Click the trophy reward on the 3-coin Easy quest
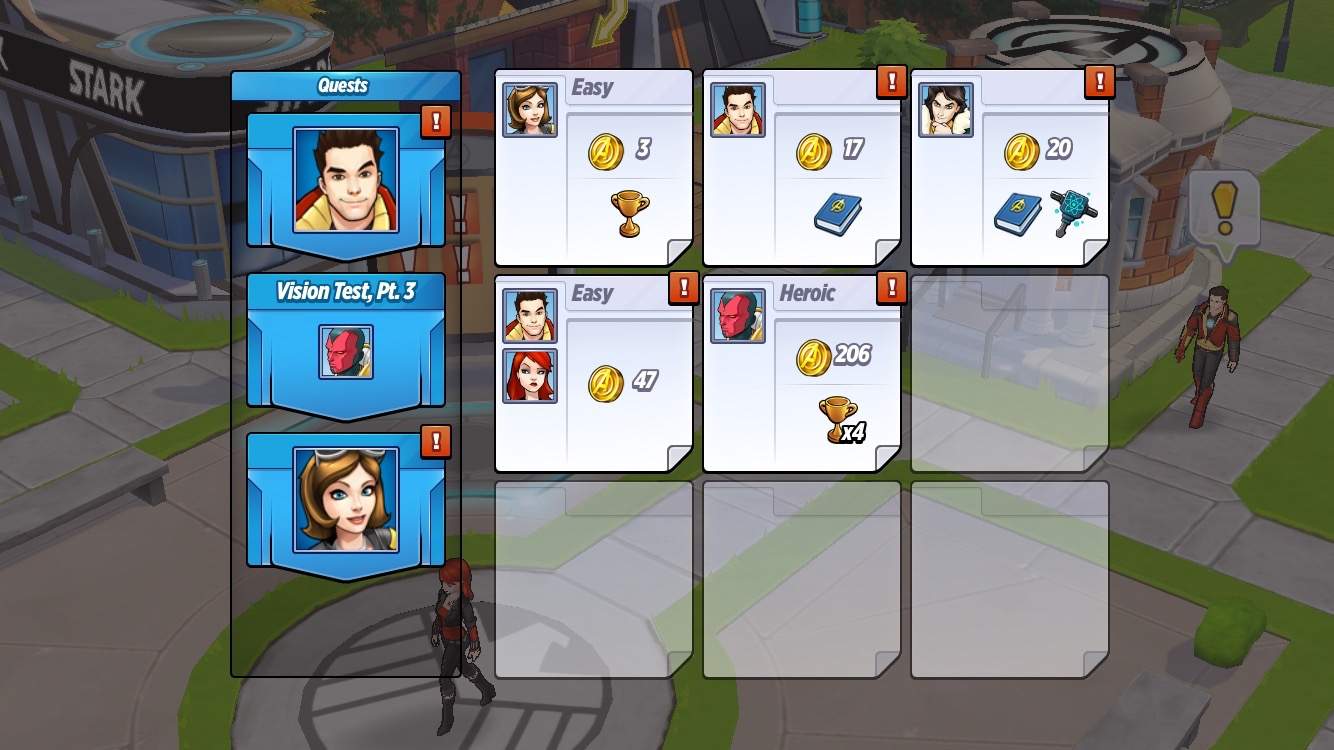 pos(630,212)
